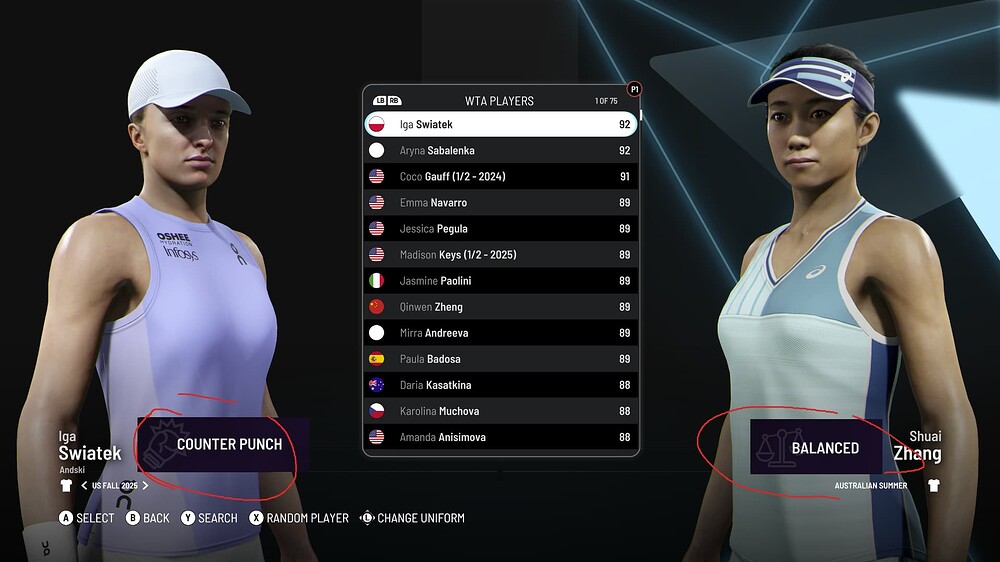Image resolution: width=1000 pixels, height=562 pixels.
Task: Select Mirra Andreeva from the list
Action: pos(500,333)
